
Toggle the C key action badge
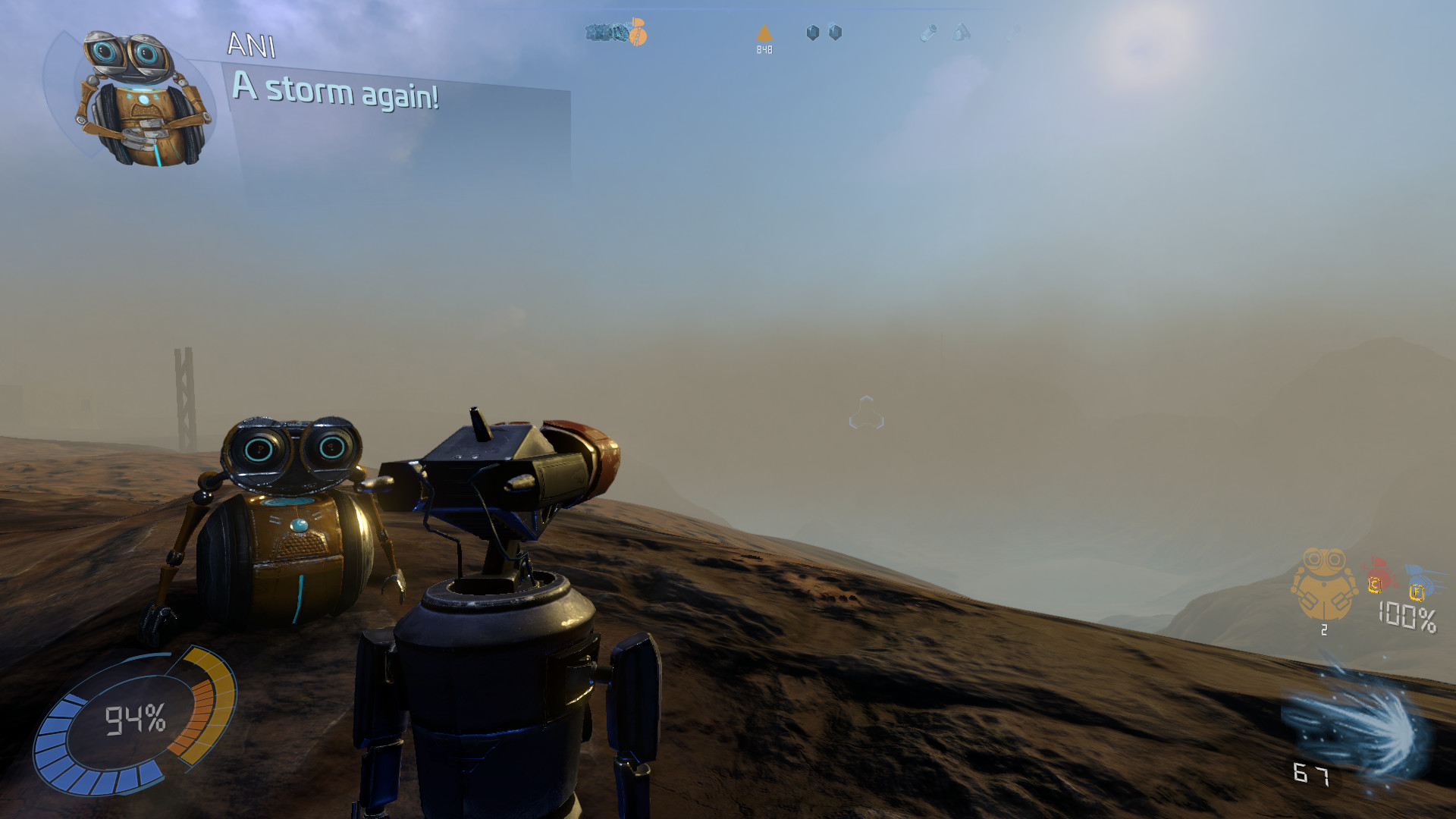(1375, 585)
